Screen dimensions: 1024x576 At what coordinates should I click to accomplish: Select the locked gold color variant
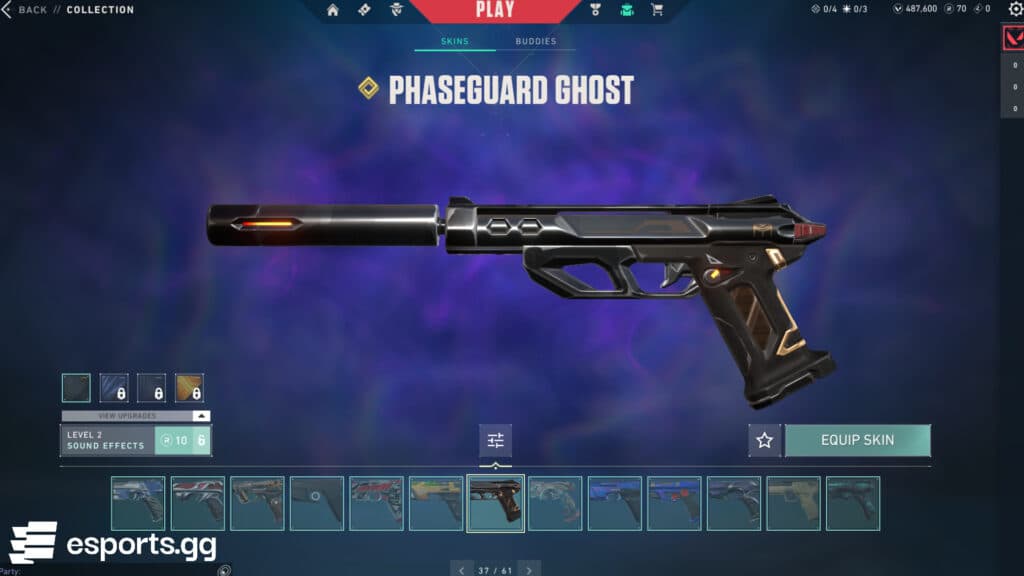pos(189,388)
